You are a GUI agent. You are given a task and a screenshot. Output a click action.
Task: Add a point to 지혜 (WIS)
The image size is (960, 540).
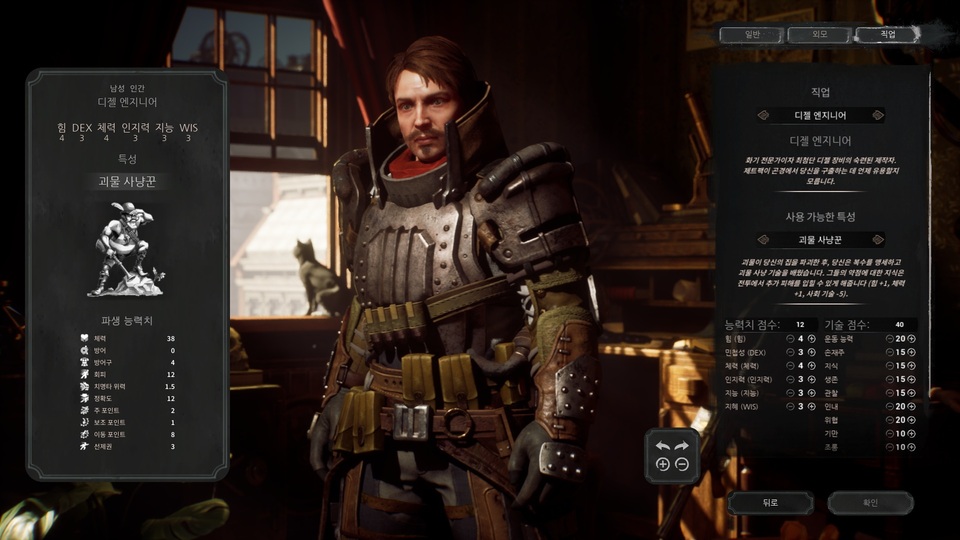click(812, 406)
